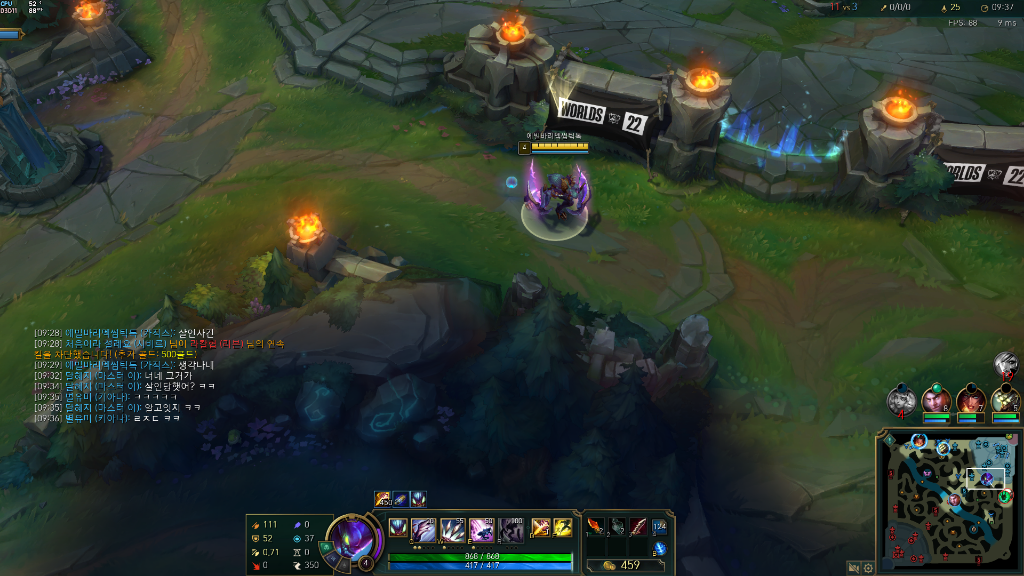
Task: Select the red-haired ally portrait
Action: (x=970, y=400)
